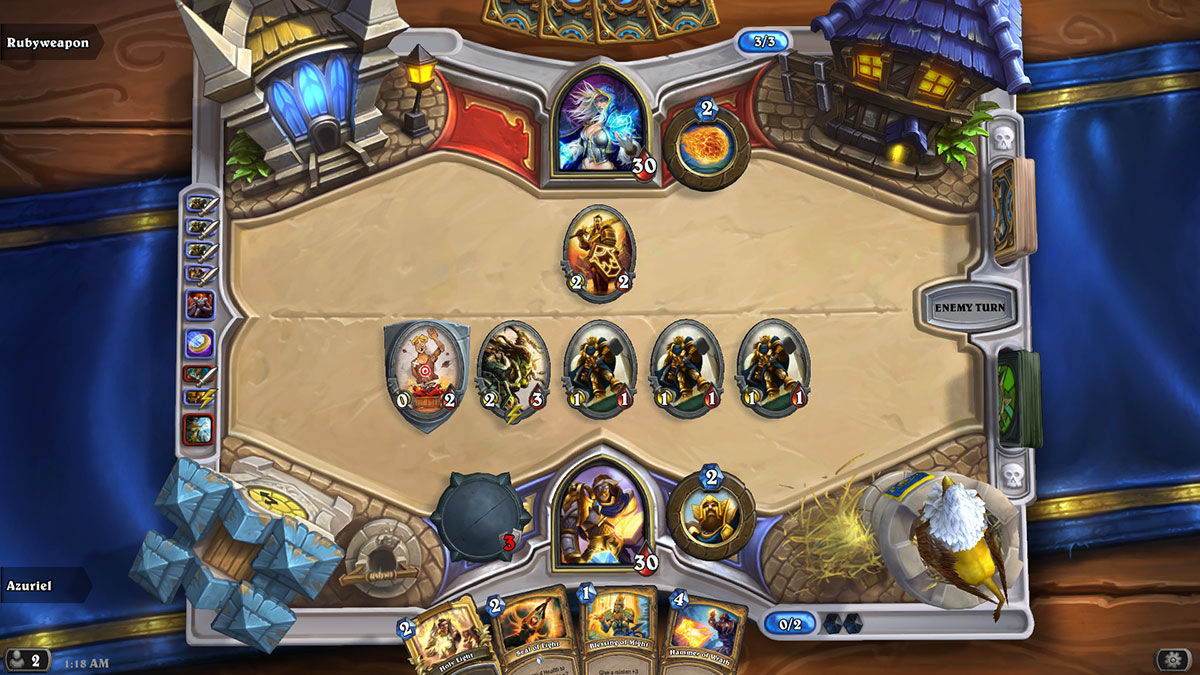Select the Hammer of Wrath card
Image resolution: width=1200 pixels, height=675 pixels.
point(707,636)
